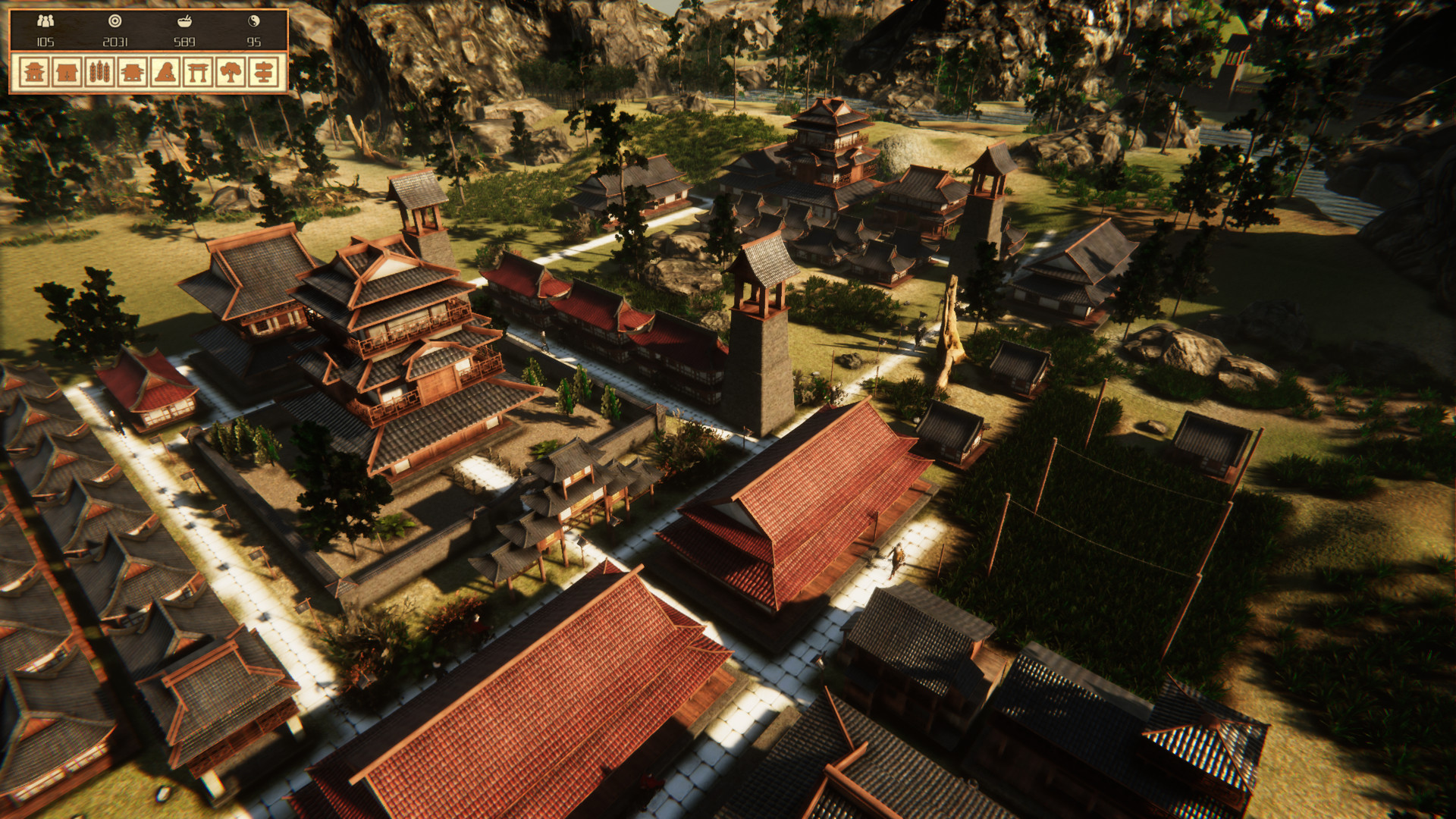Screen dimensions: 1456x819
Task: Click the population count showing 105
Action: 45,42
